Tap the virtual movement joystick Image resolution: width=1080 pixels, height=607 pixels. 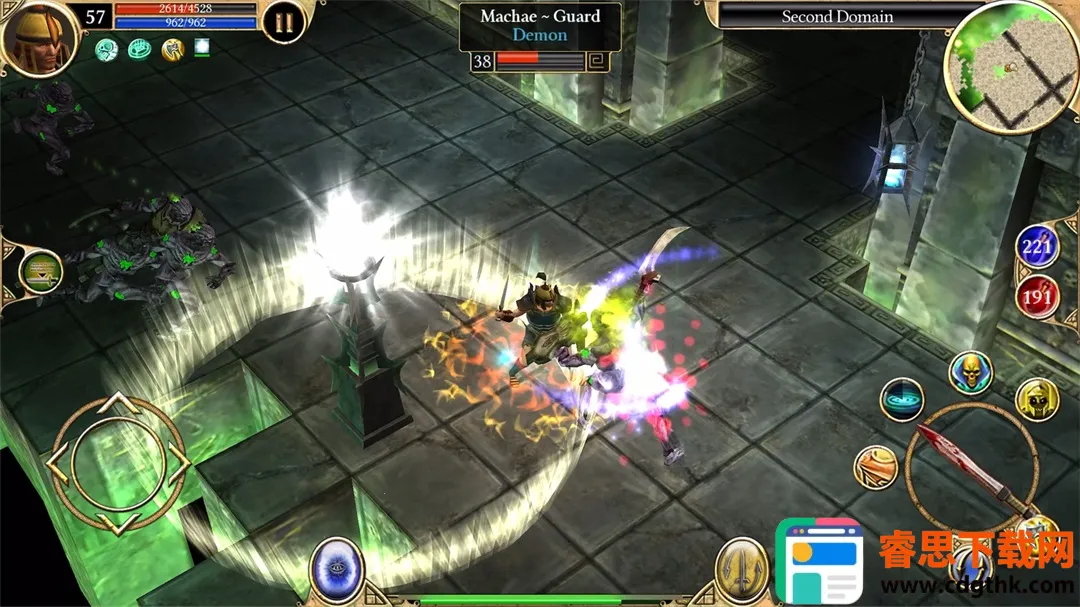coord(118,463)
